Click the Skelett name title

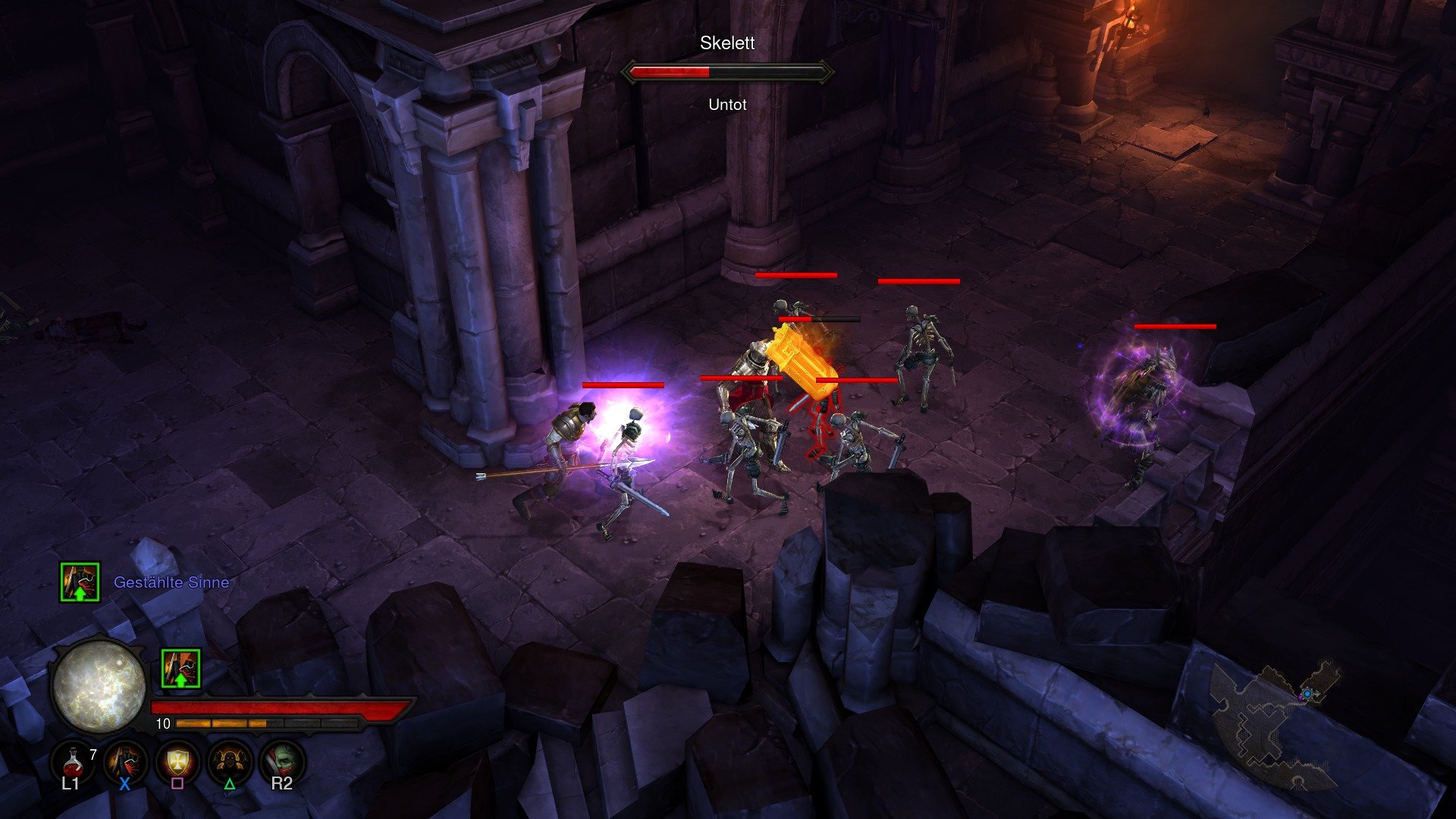[x=726, y=44]
